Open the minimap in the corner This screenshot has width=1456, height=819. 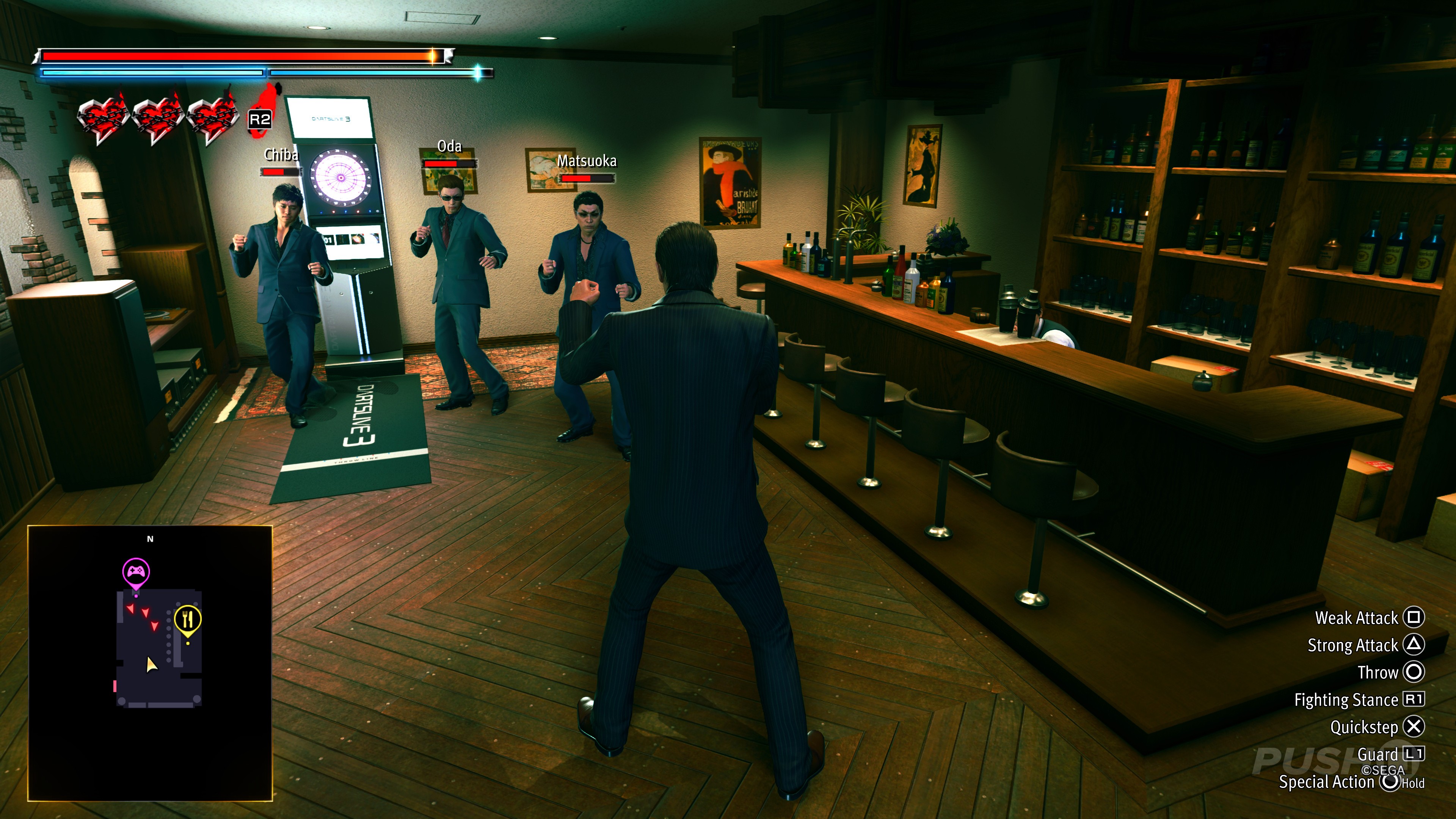150,662
